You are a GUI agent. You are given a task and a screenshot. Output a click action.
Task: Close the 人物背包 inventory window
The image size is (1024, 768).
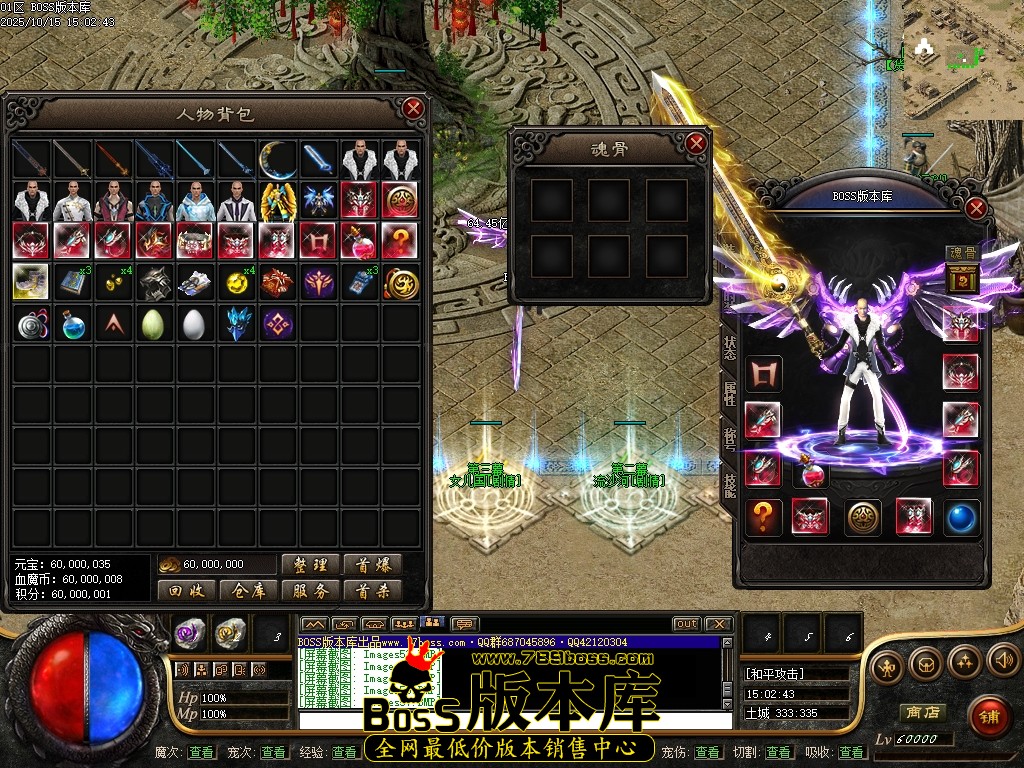pos(413,108)
